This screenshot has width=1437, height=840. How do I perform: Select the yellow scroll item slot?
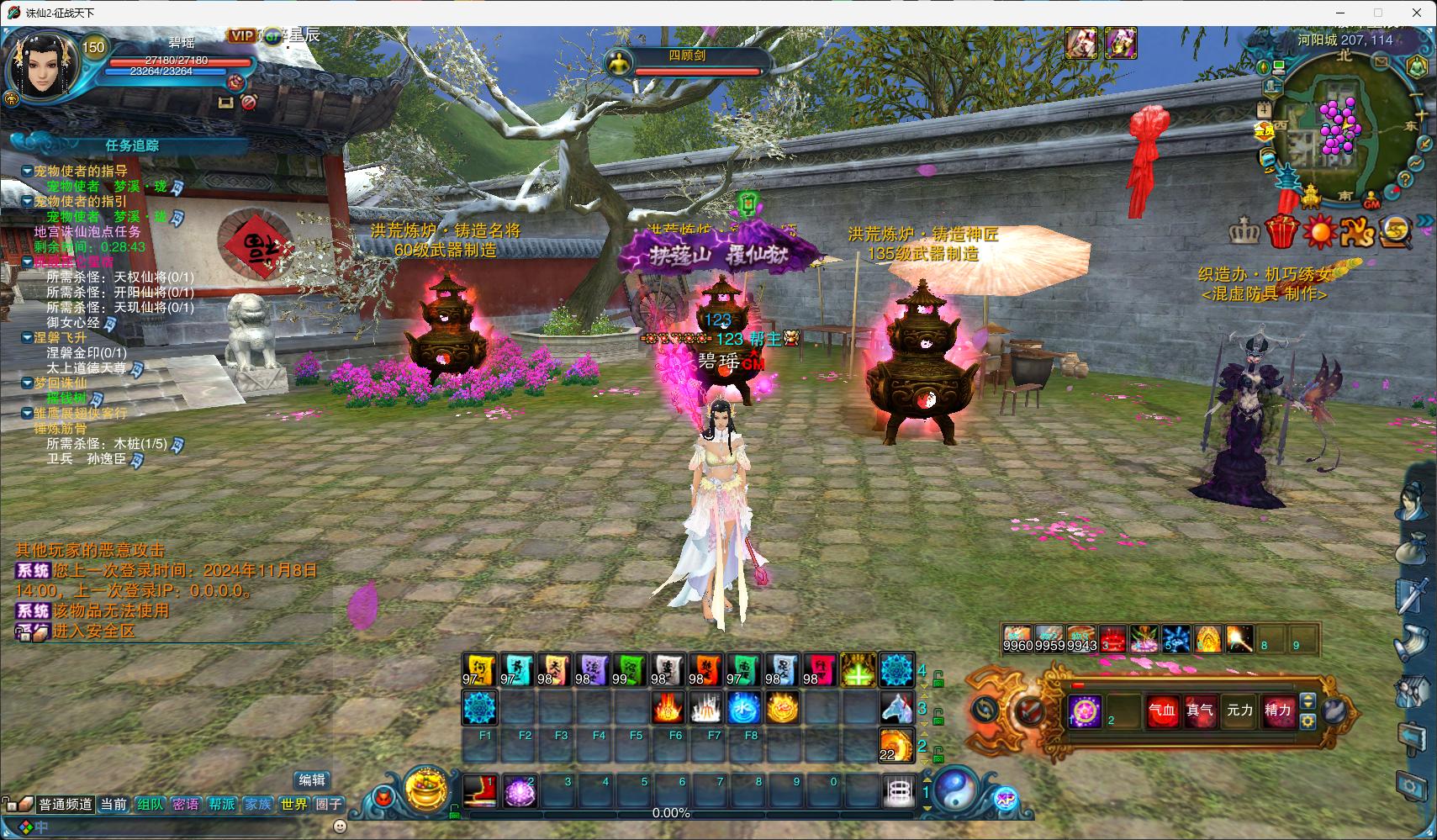479,670
